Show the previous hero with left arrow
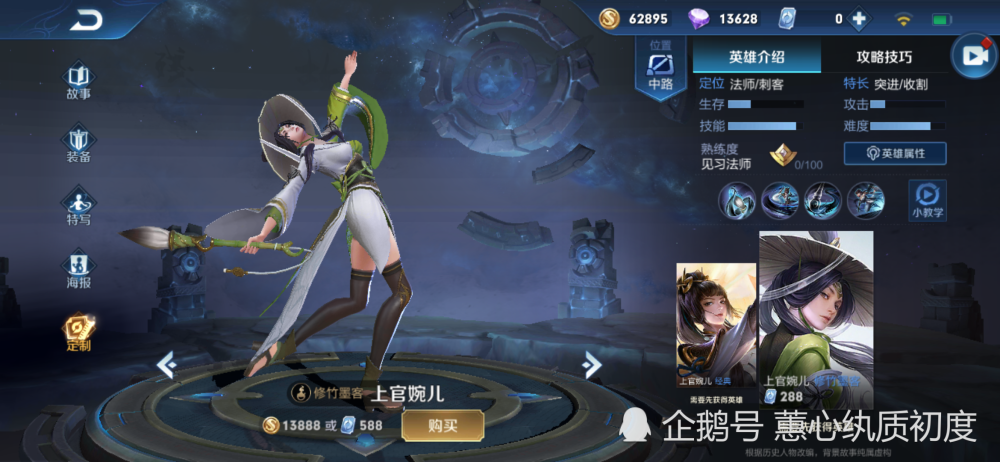1000x462 pixels. [167, 365]
